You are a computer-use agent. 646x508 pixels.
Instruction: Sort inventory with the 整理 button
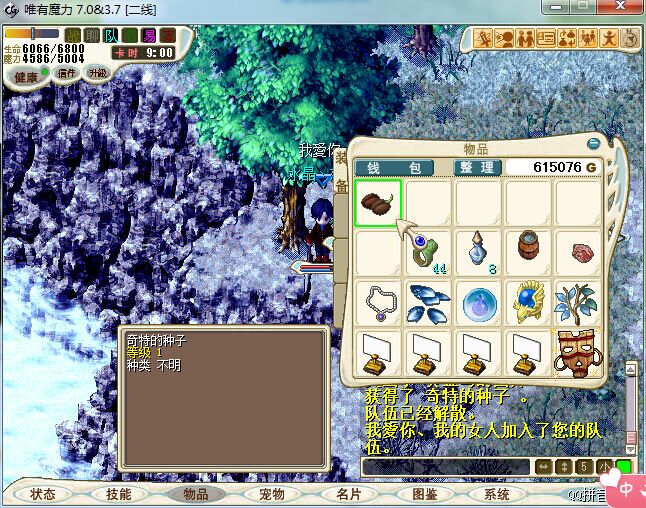coord(475,167)
